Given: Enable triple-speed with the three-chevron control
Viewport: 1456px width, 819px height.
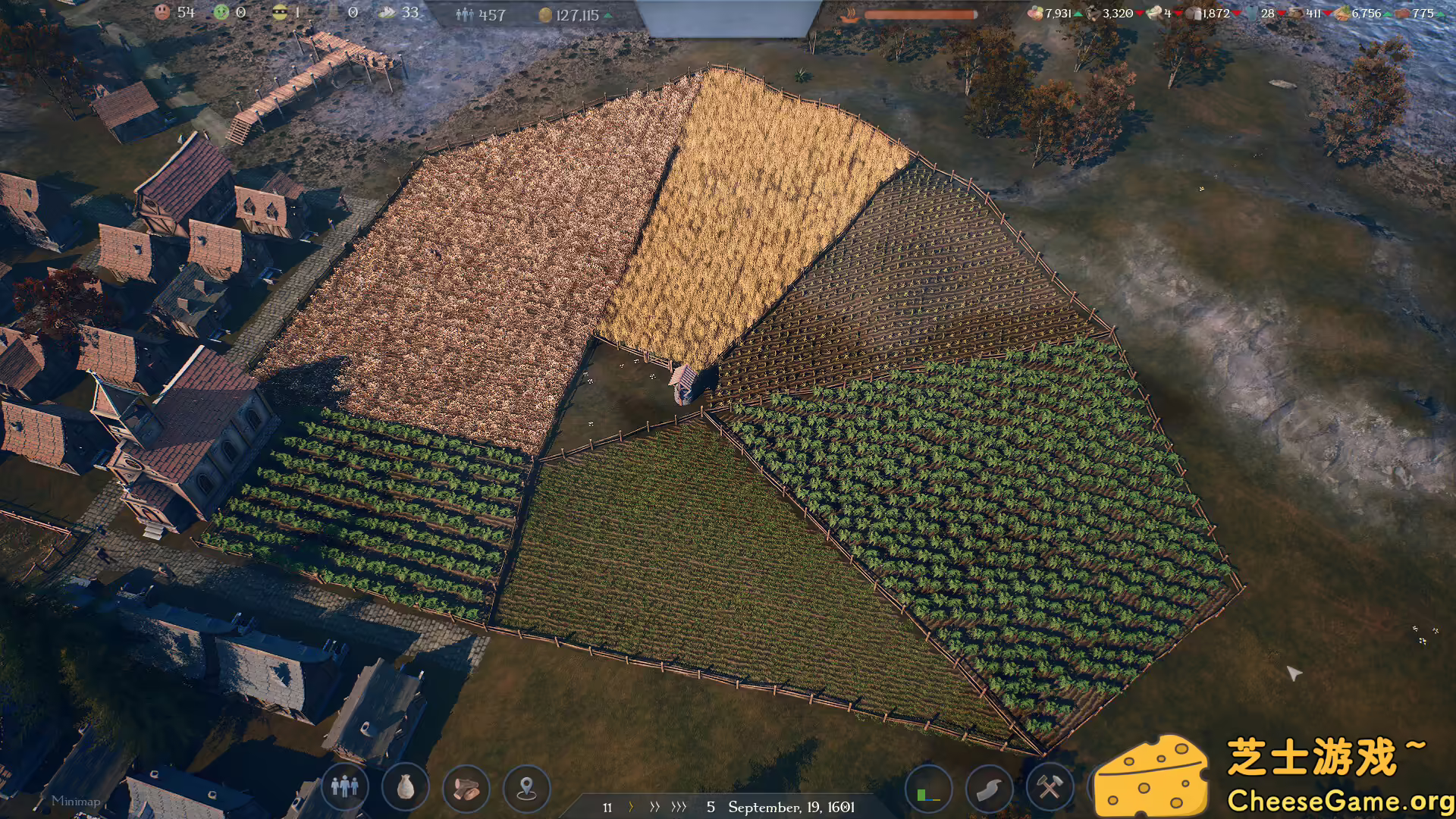Looking at the screenshot, I should [x=679, y=808].
